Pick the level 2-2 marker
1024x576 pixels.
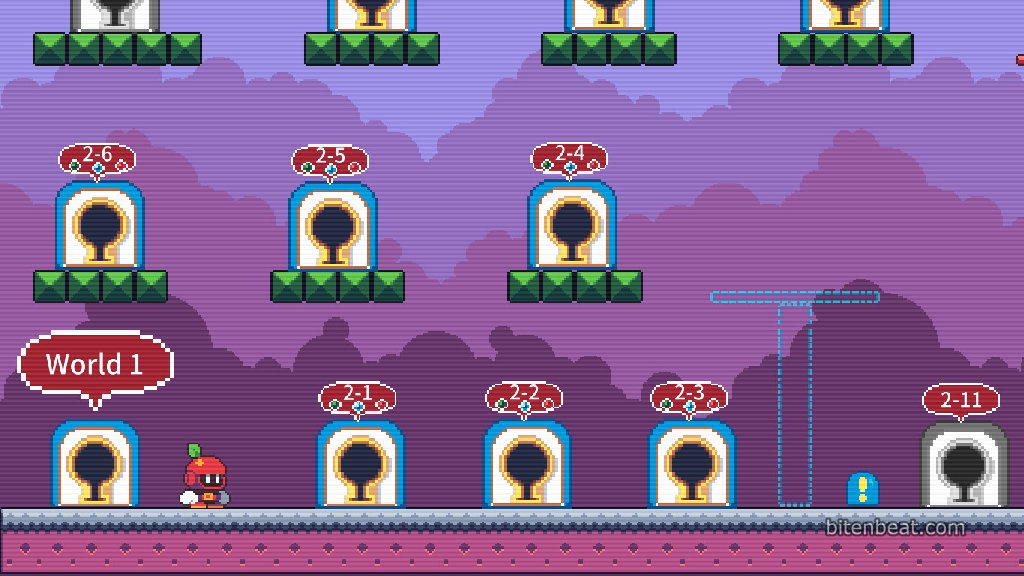pyautogui.click(x=524, y=397)
